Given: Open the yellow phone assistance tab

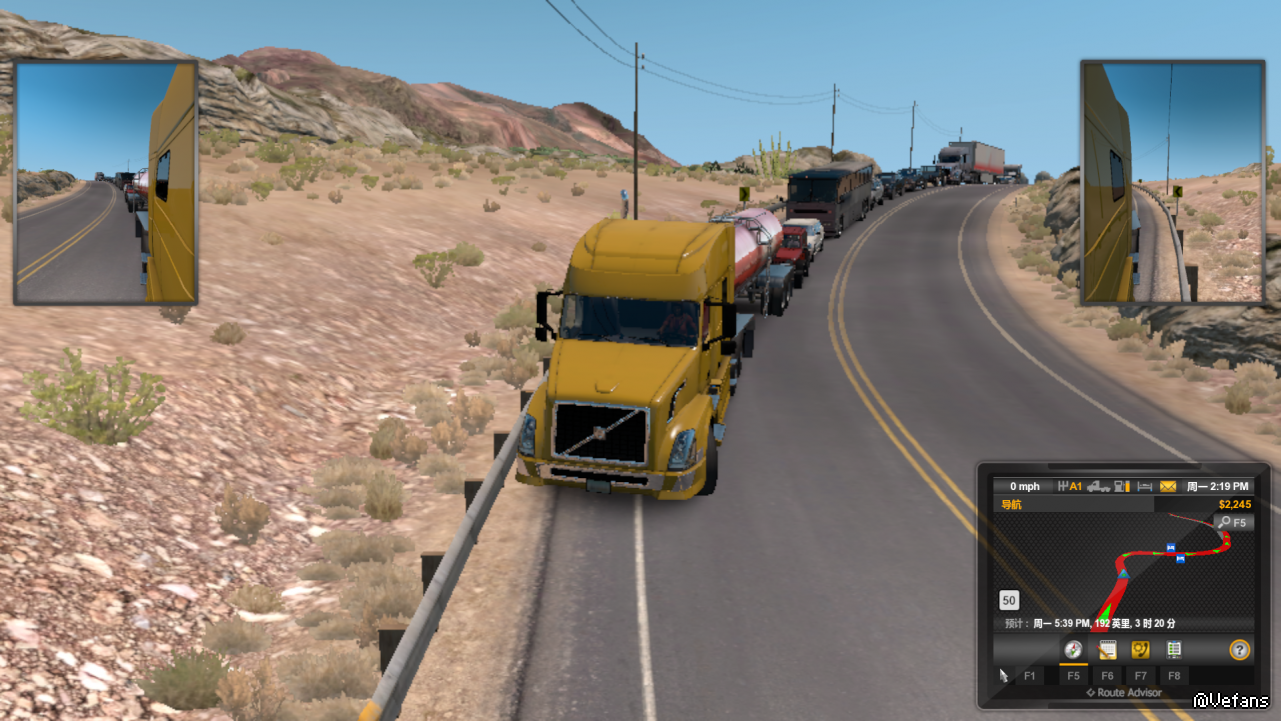Looking at the screenshot, I should click(1140, 650).
